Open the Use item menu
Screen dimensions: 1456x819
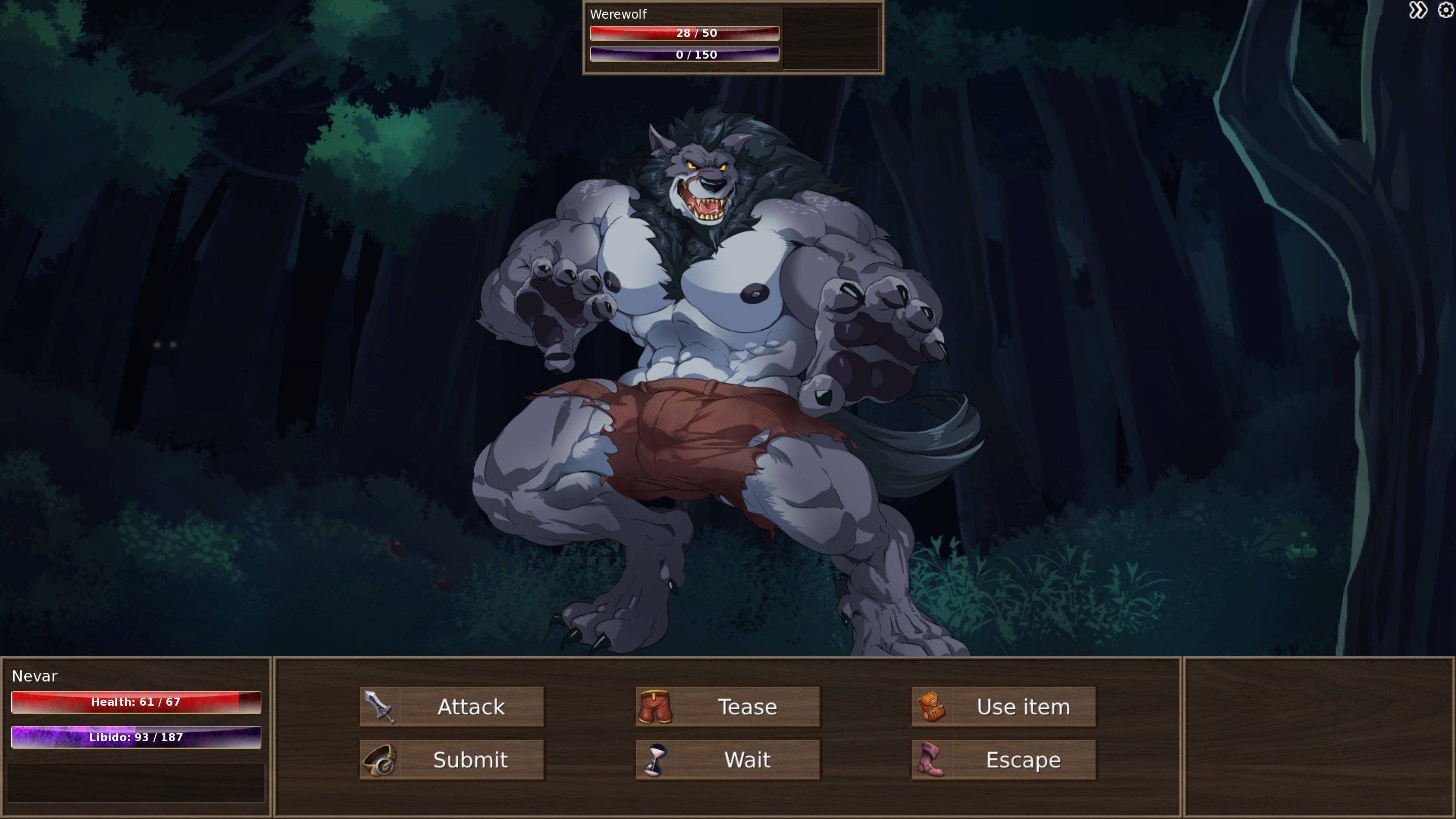click(1004, 707)
